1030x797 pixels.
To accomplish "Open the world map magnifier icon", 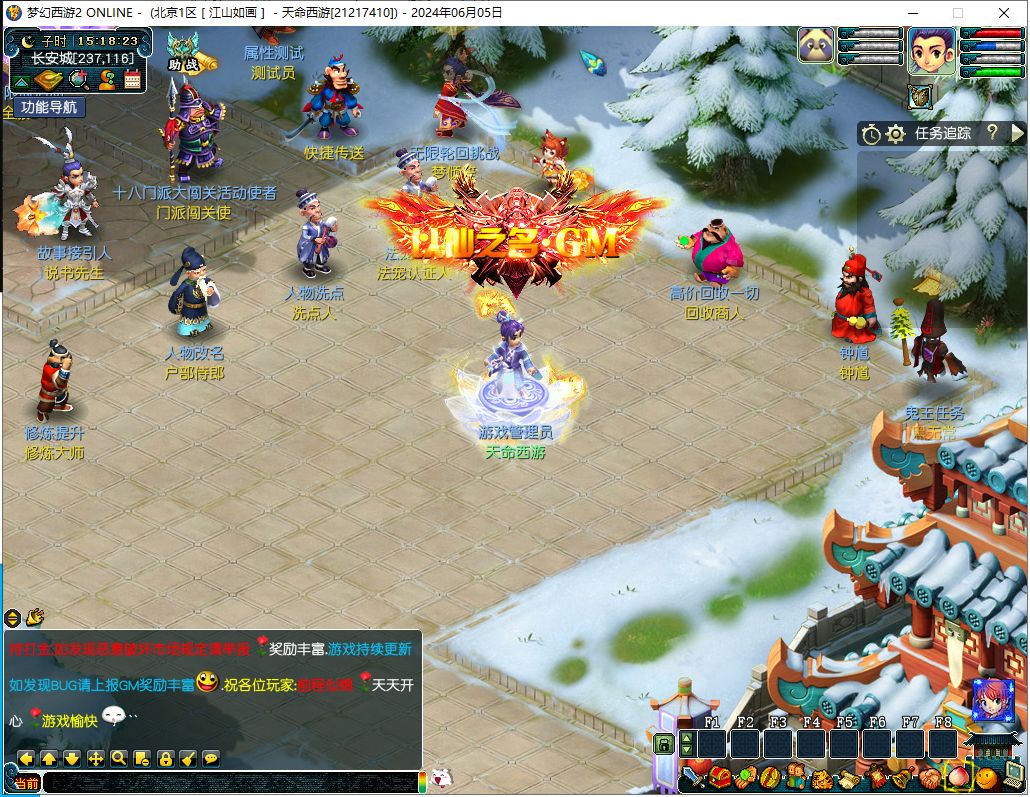I will [78, 79].
